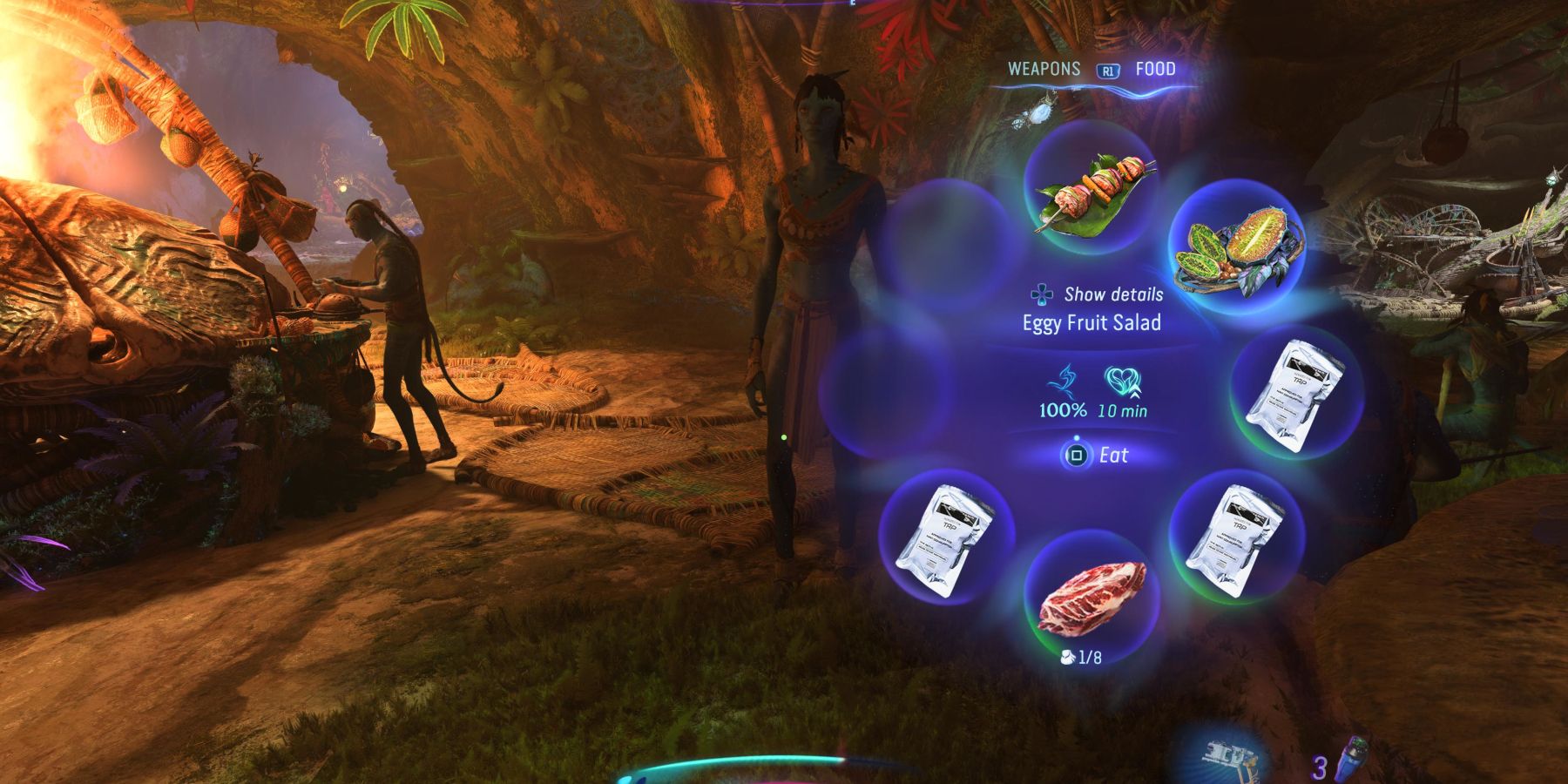Viewport: 1568px width, 784px height.
Task: Open the FOOD tab
Action: (x=1154, y=68)
